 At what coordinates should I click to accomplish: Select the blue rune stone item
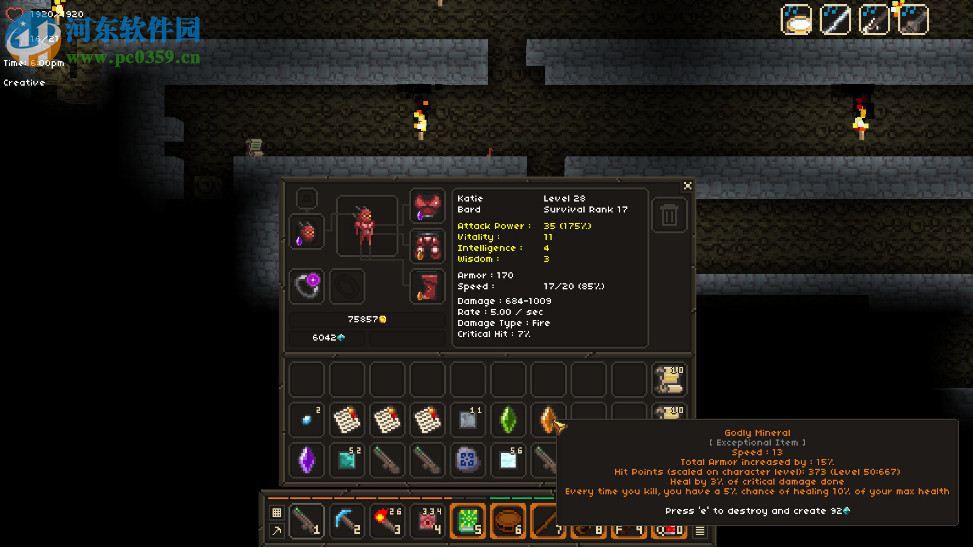[x=468, y=460]
